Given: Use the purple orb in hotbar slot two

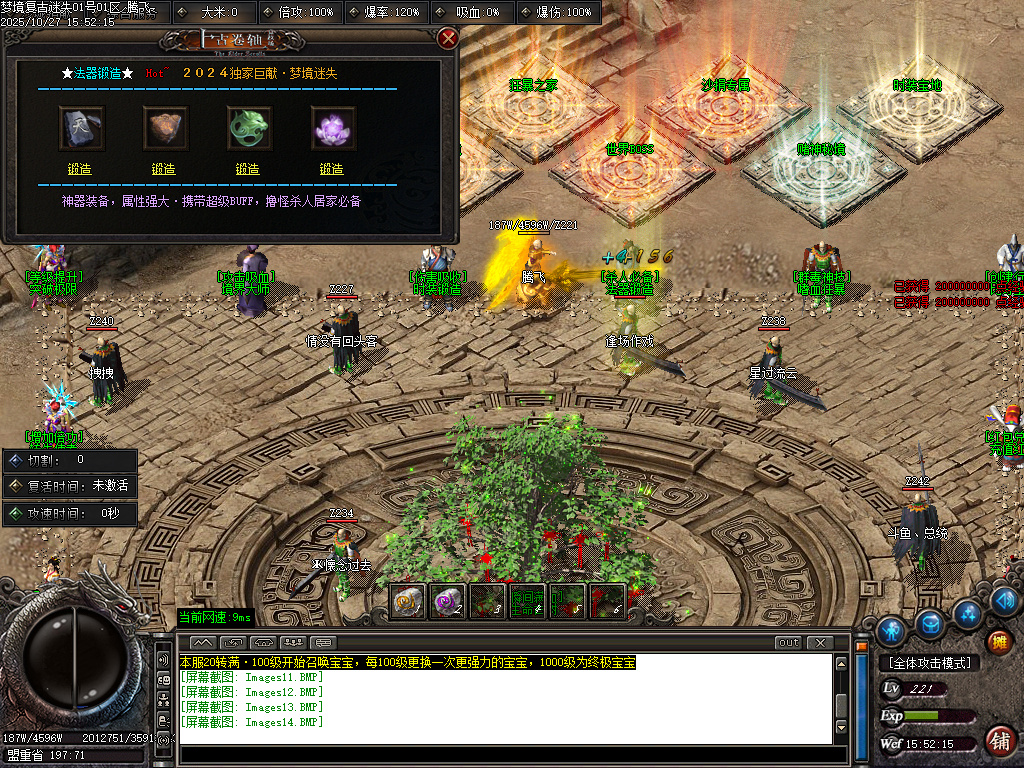Looking at the screenshot, I should 447,602.
